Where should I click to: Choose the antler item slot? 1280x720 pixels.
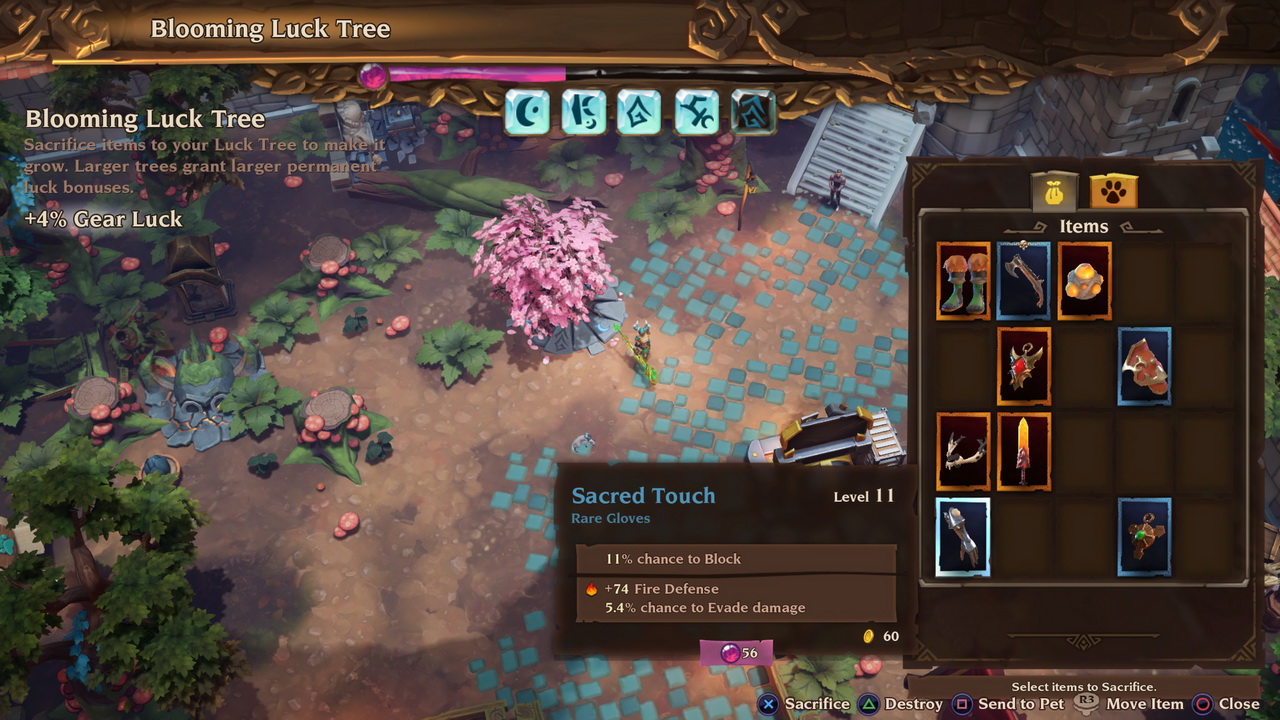(963, 452)
